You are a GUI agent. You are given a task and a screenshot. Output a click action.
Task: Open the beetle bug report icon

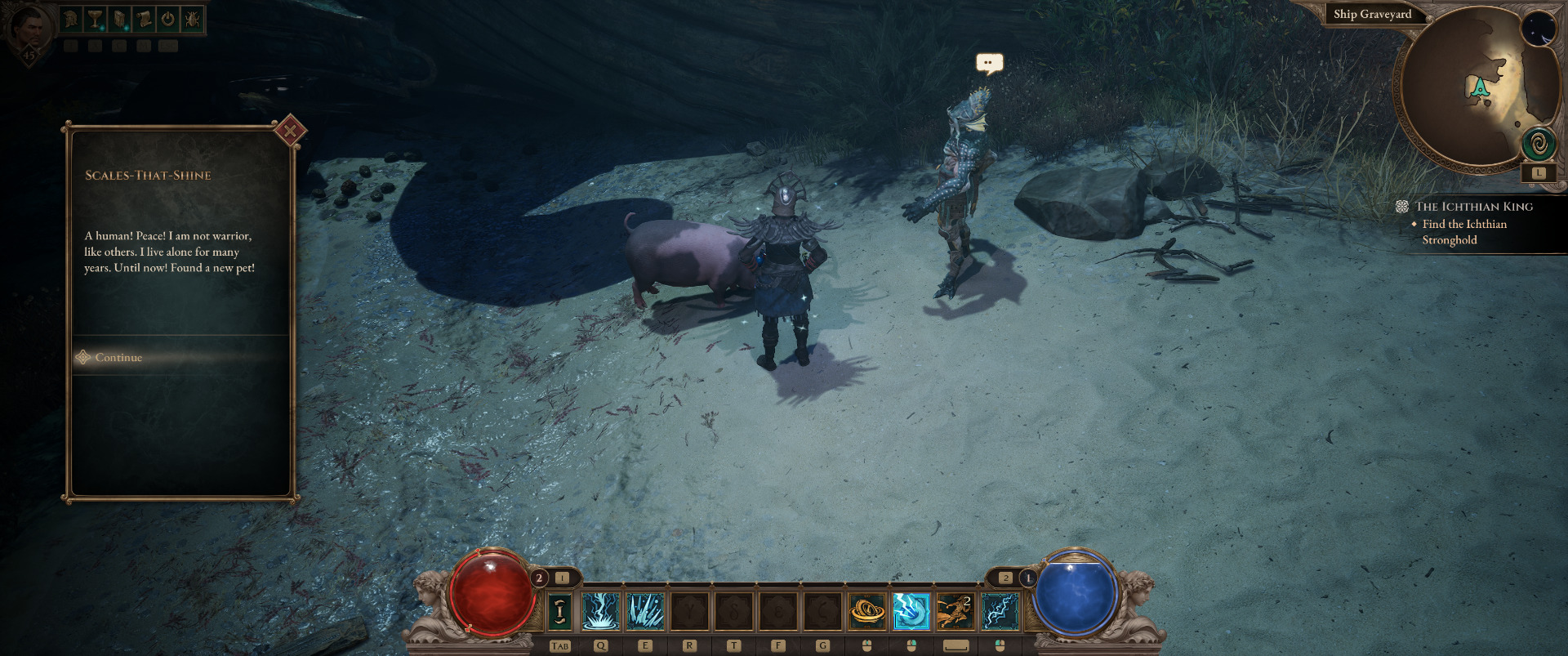tap(192, 19)
